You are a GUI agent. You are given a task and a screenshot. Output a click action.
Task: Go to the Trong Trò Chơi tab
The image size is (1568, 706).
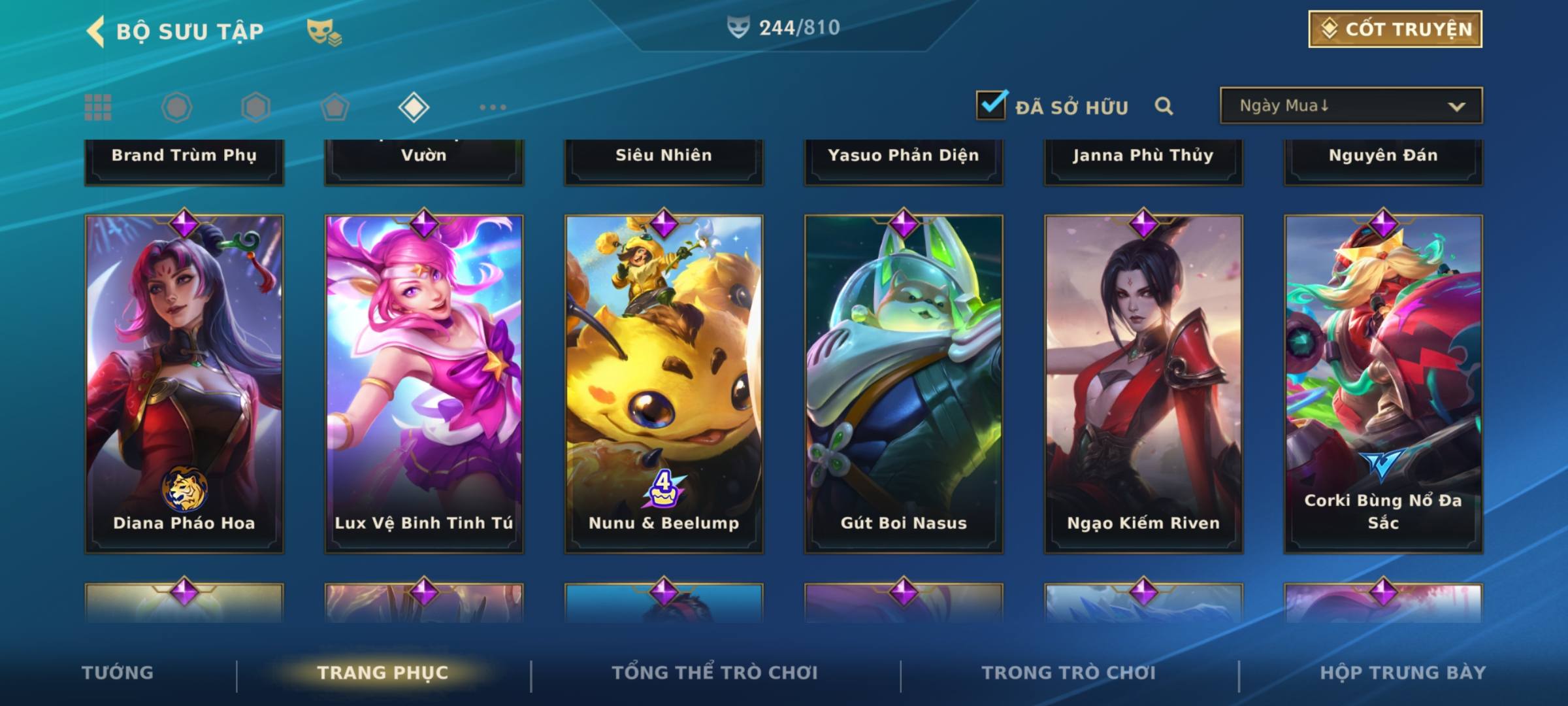click(1069, 673)
